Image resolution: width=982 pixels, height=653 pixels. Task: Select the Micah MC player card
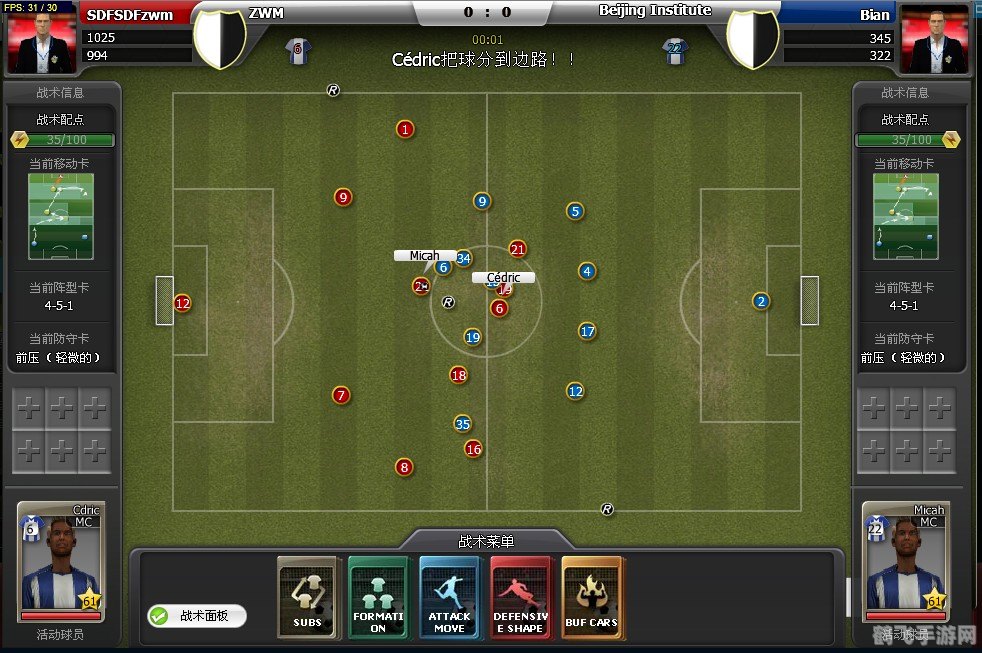(x=905, y=562)
